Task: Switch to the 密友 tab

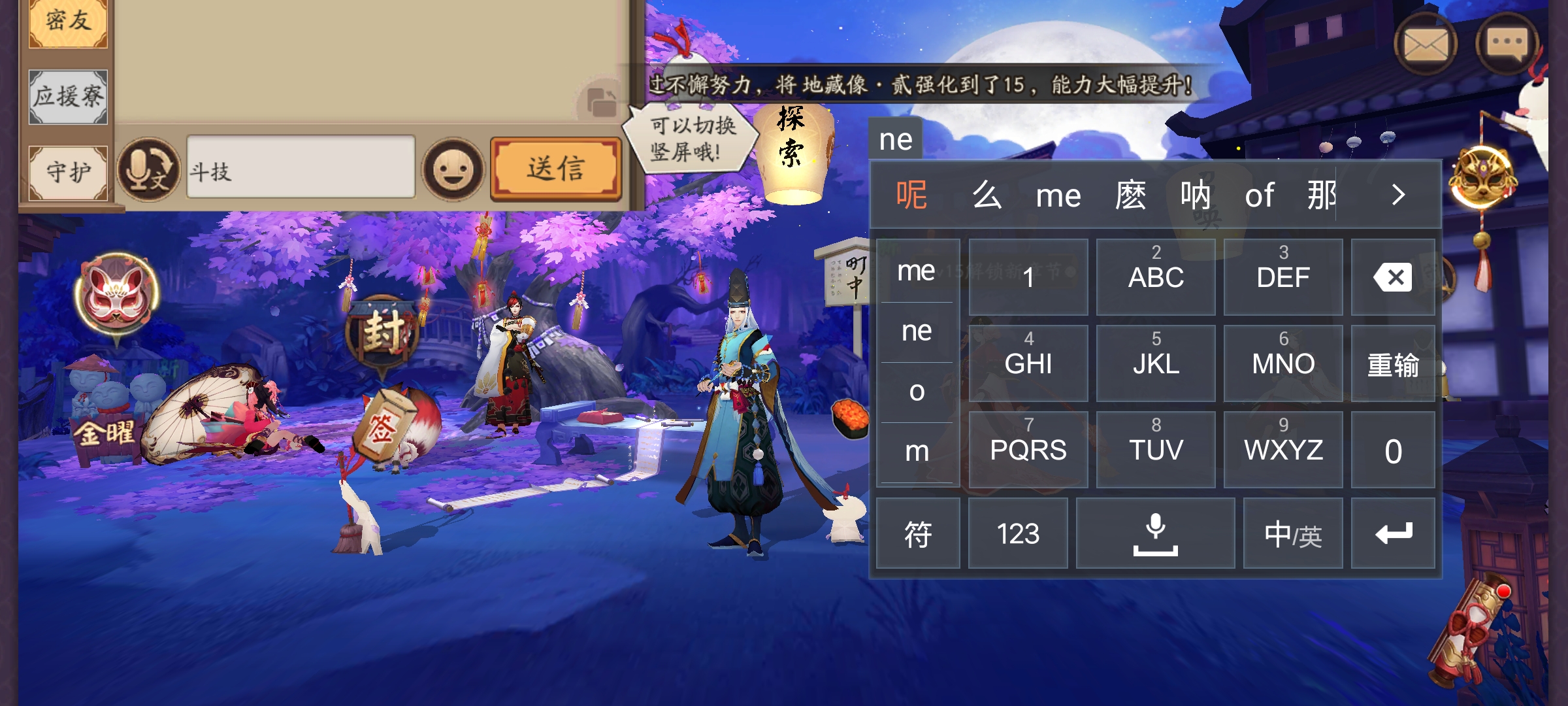Action: (x=67, y=21)
